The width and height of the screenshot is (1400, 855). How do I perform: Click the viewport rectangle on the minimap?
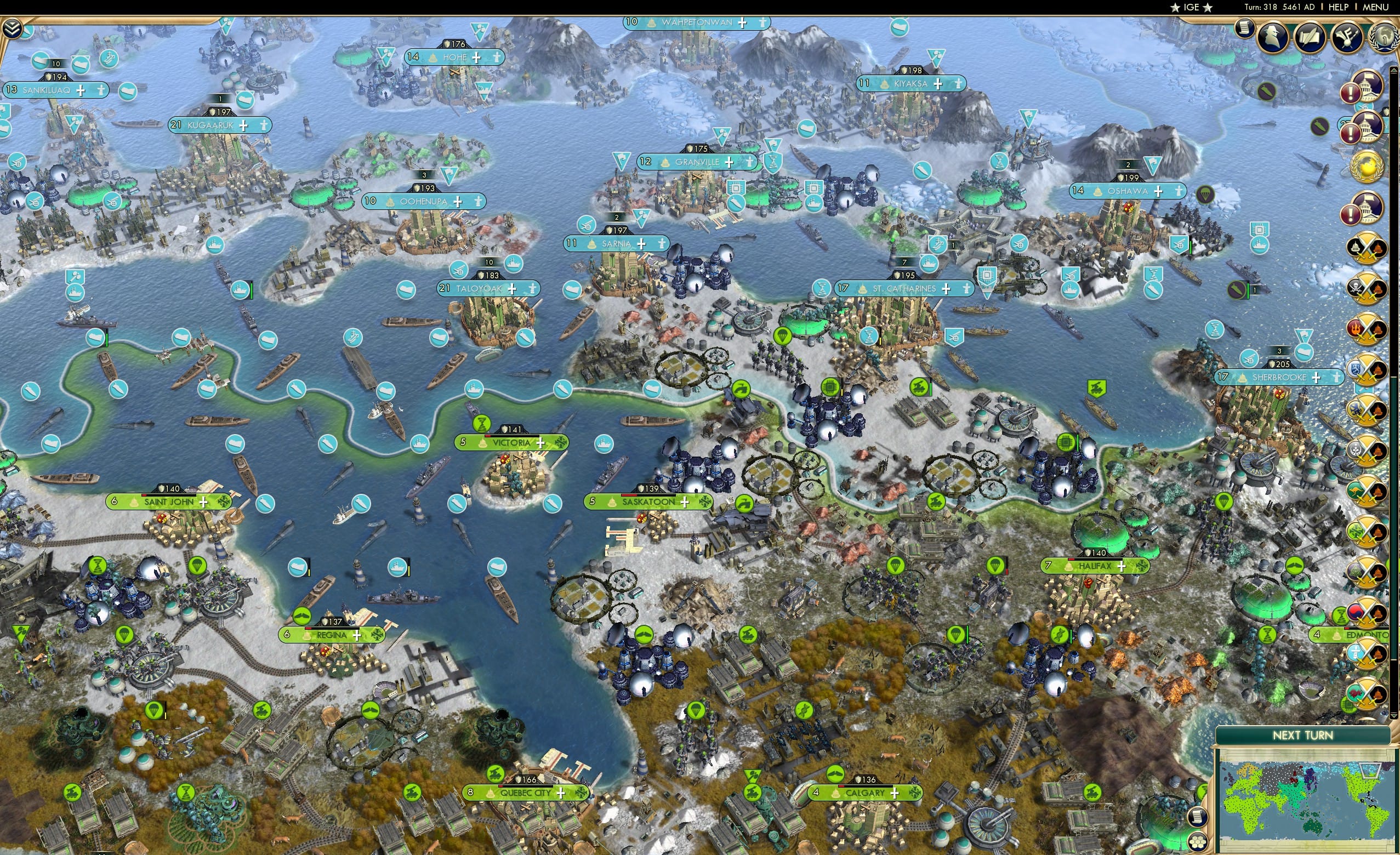click(x=1370, y=772)
